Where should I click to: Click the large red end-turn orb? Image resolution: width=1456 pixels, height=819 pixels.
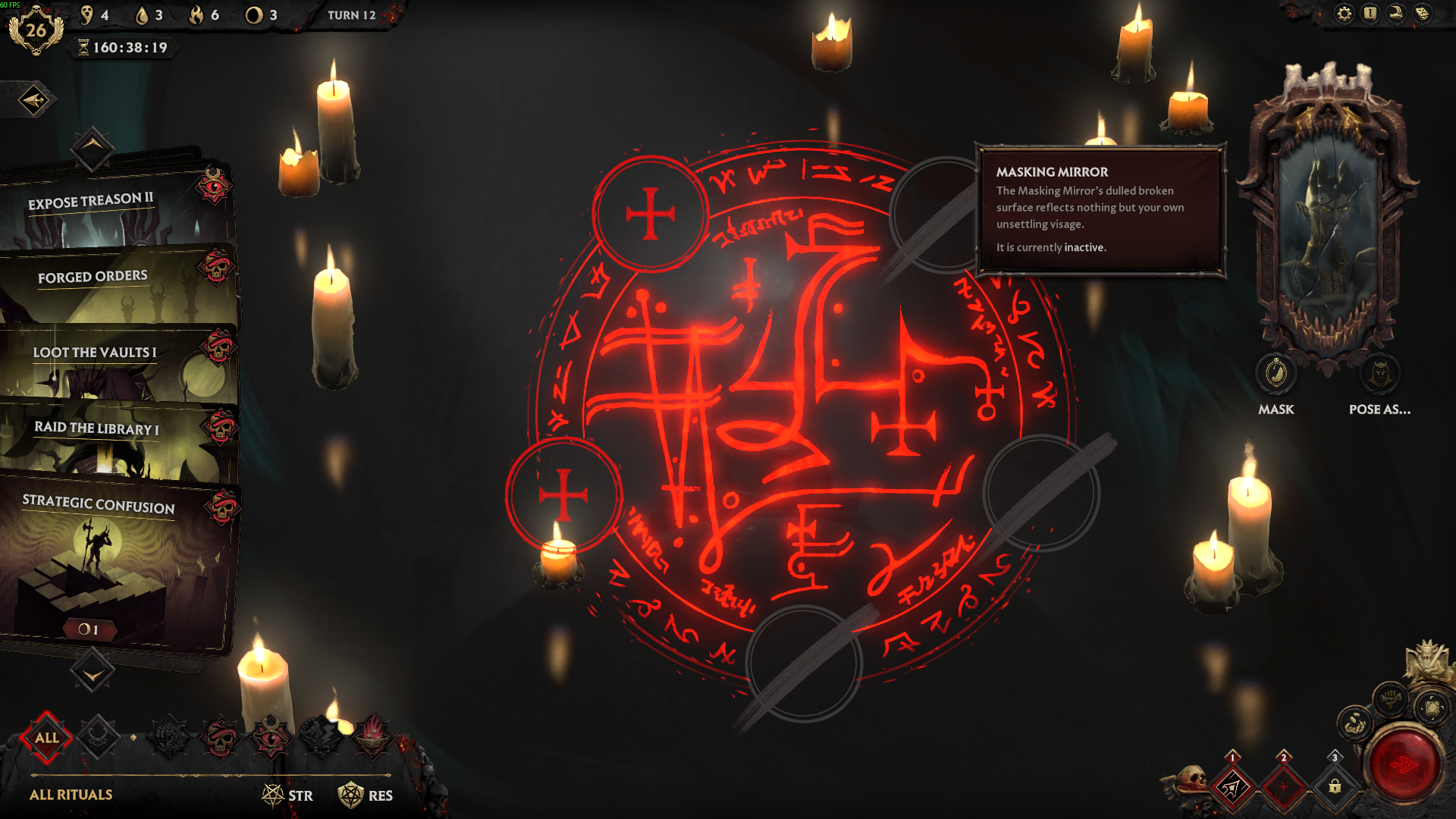1404,764
